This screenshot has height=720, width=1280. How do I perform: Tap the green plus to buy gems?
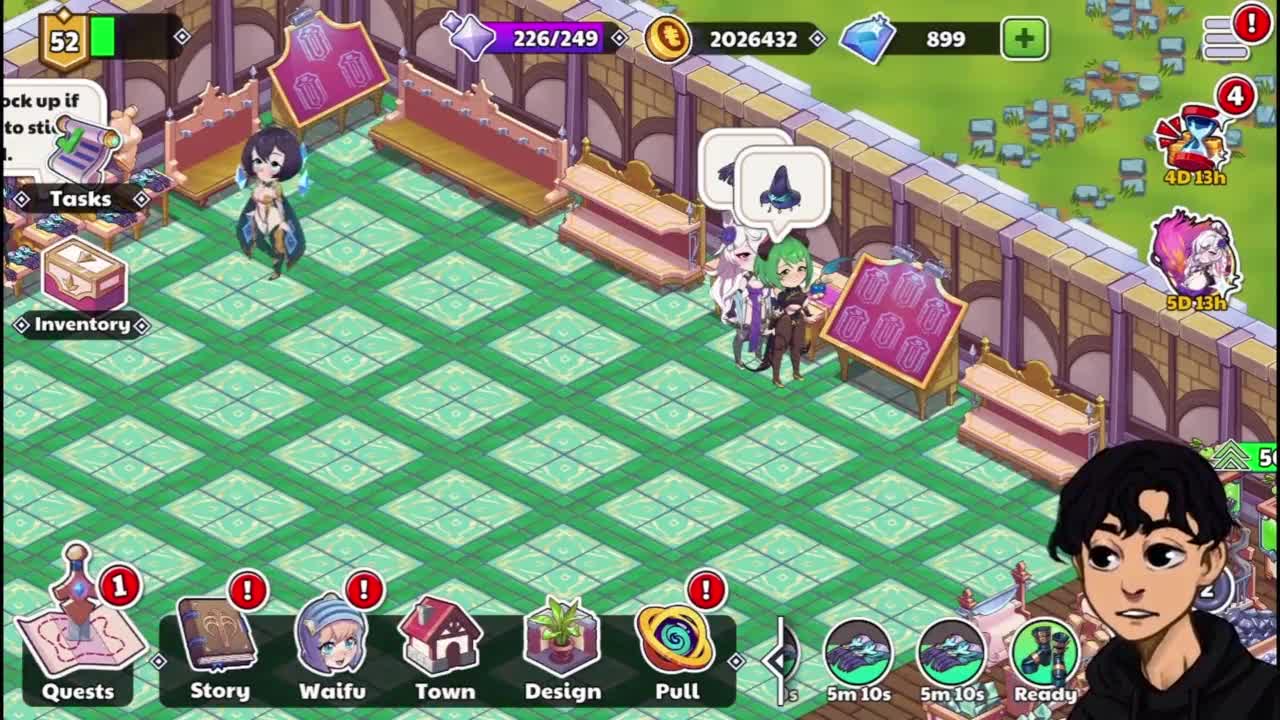tap(1024, 39)
